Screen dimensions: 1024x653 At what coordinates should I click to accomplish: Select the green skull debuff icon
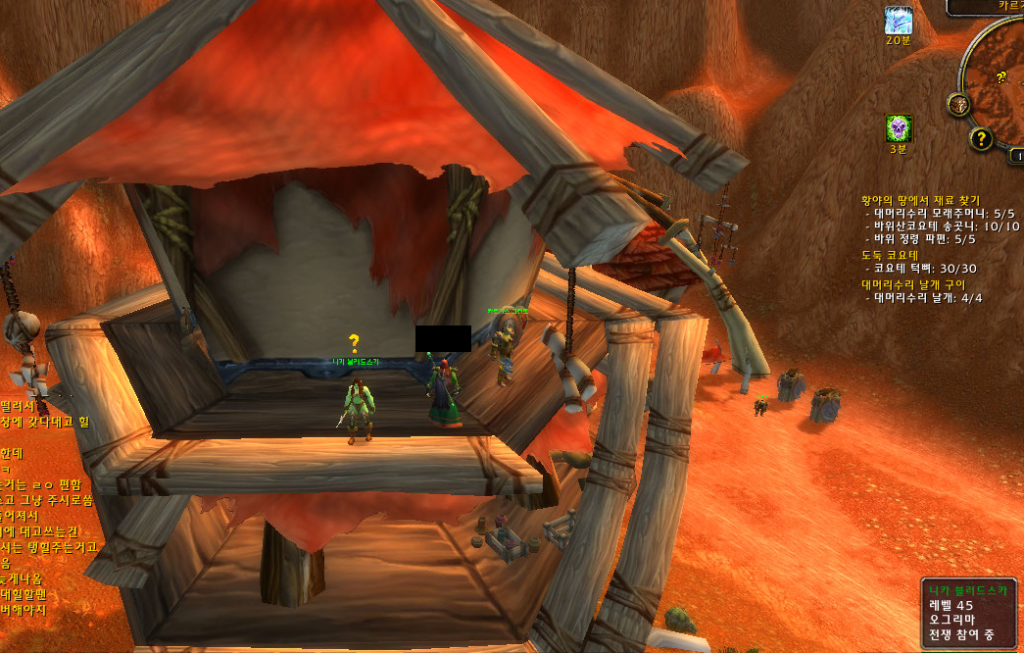point(898,128)
